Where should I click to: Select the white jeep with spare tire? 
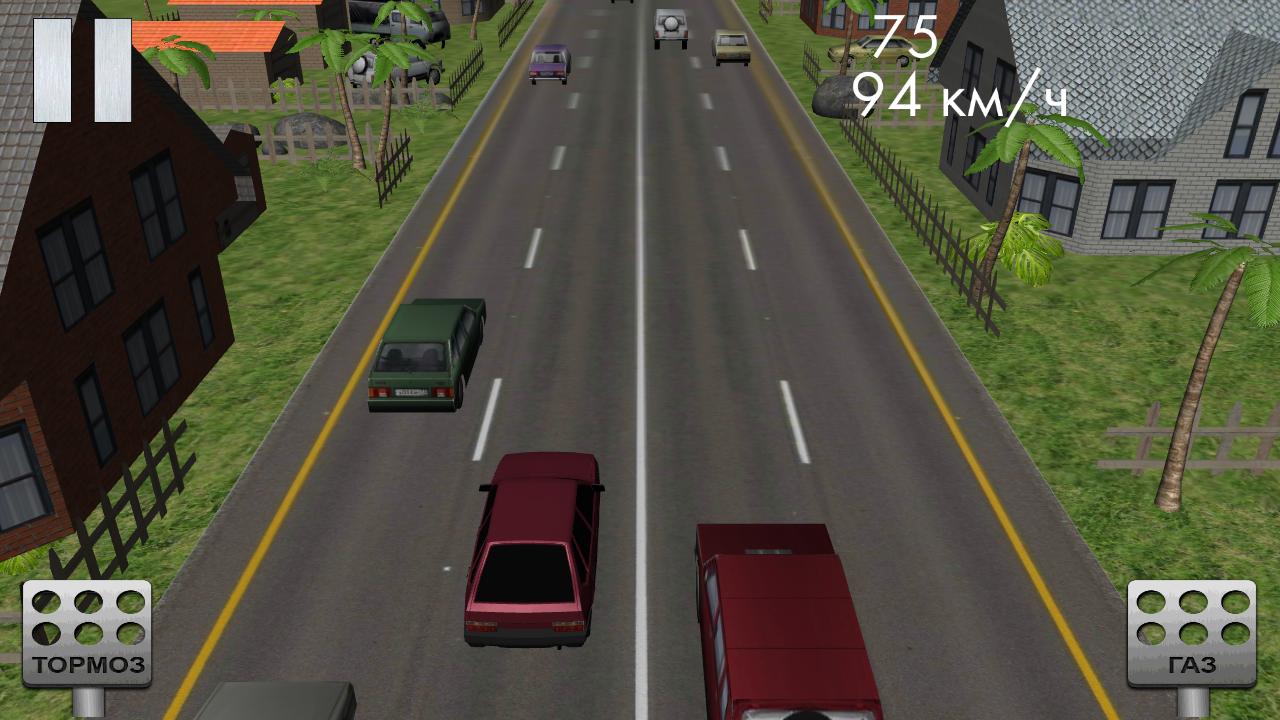(x=669, y=26)
